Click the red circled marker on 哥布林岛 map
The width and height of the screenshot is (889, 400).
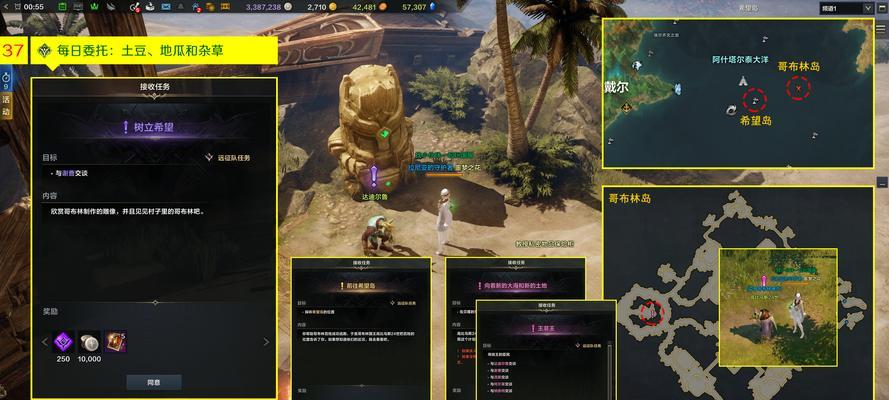tap(651, 312)
